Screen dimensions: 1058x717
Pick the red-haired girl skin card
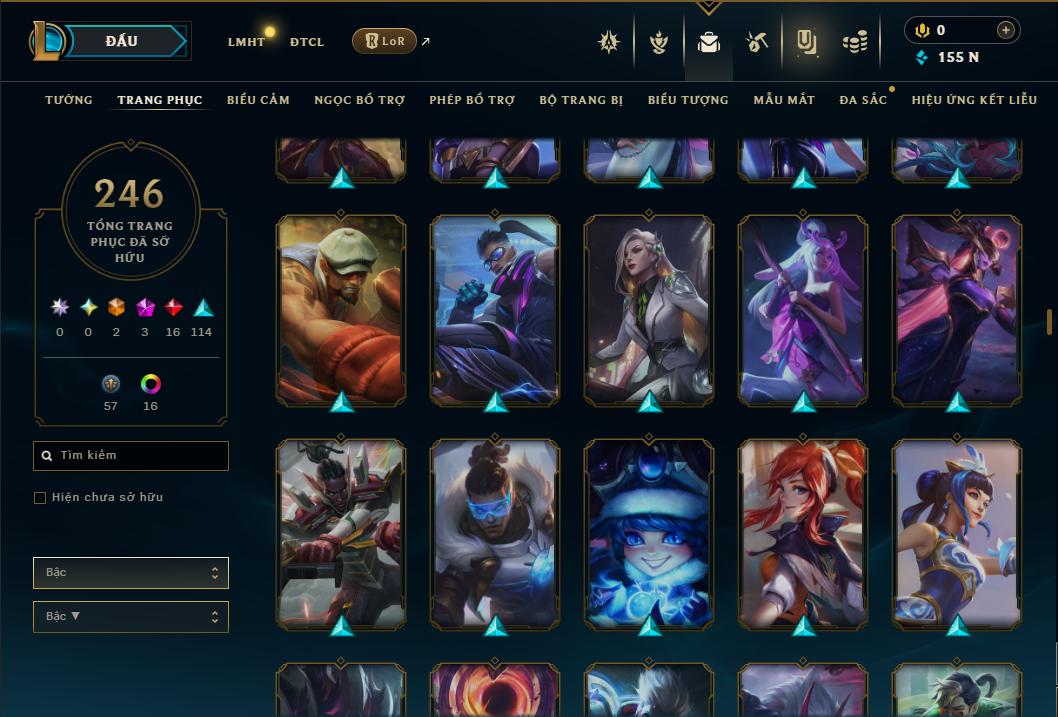tap(803, 535)
